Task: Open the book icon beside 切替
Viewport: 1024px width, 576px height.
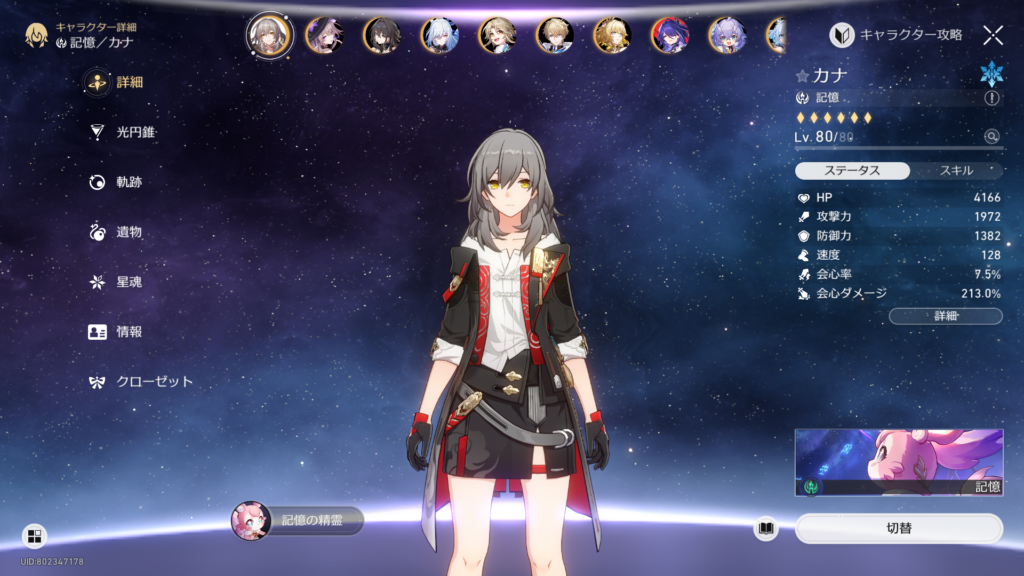Action: click(x=766, y=528)
